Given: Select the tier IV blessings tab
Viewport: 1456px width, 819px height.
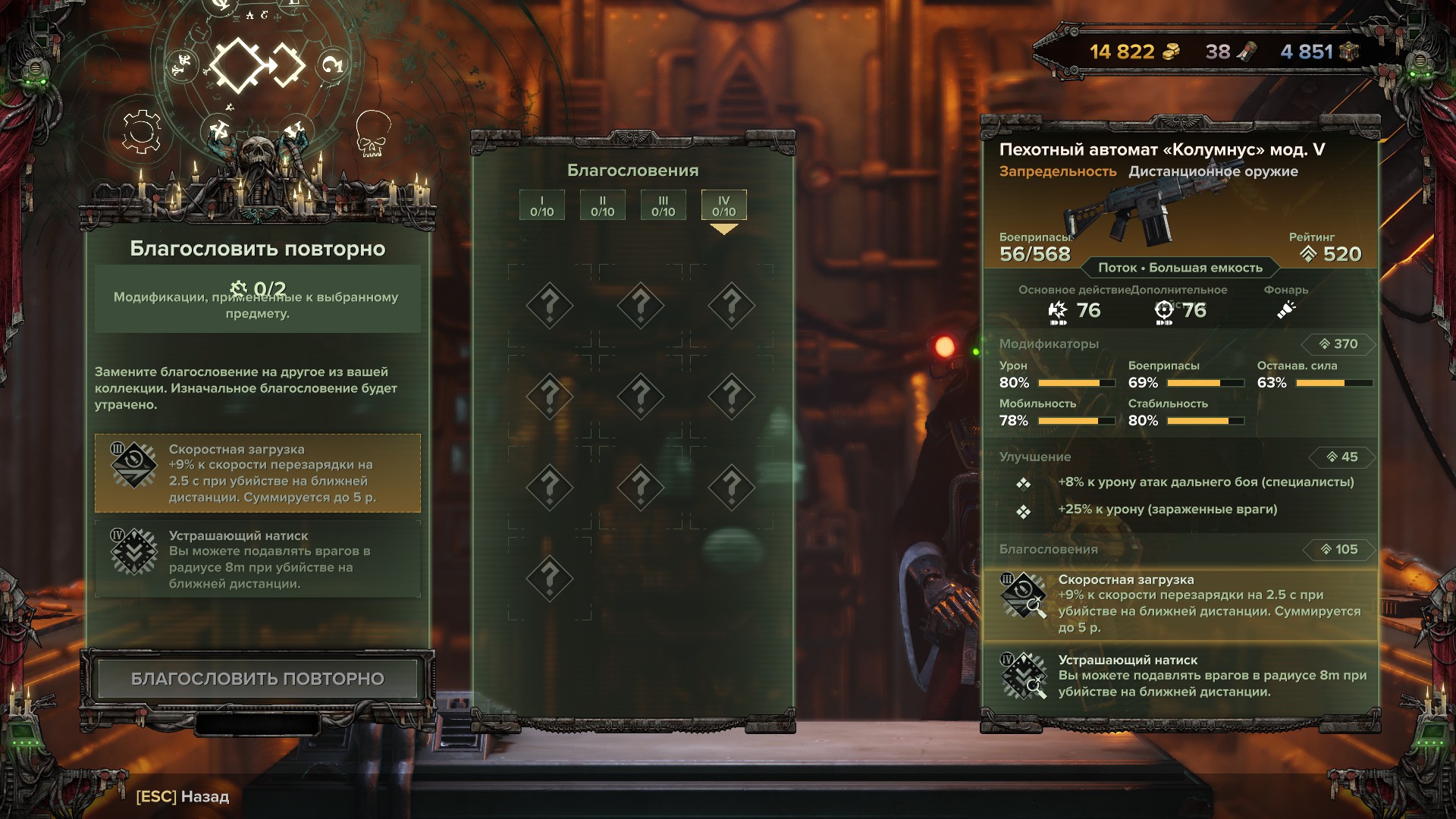Looking at the screenshot, I should click(723, 206).
